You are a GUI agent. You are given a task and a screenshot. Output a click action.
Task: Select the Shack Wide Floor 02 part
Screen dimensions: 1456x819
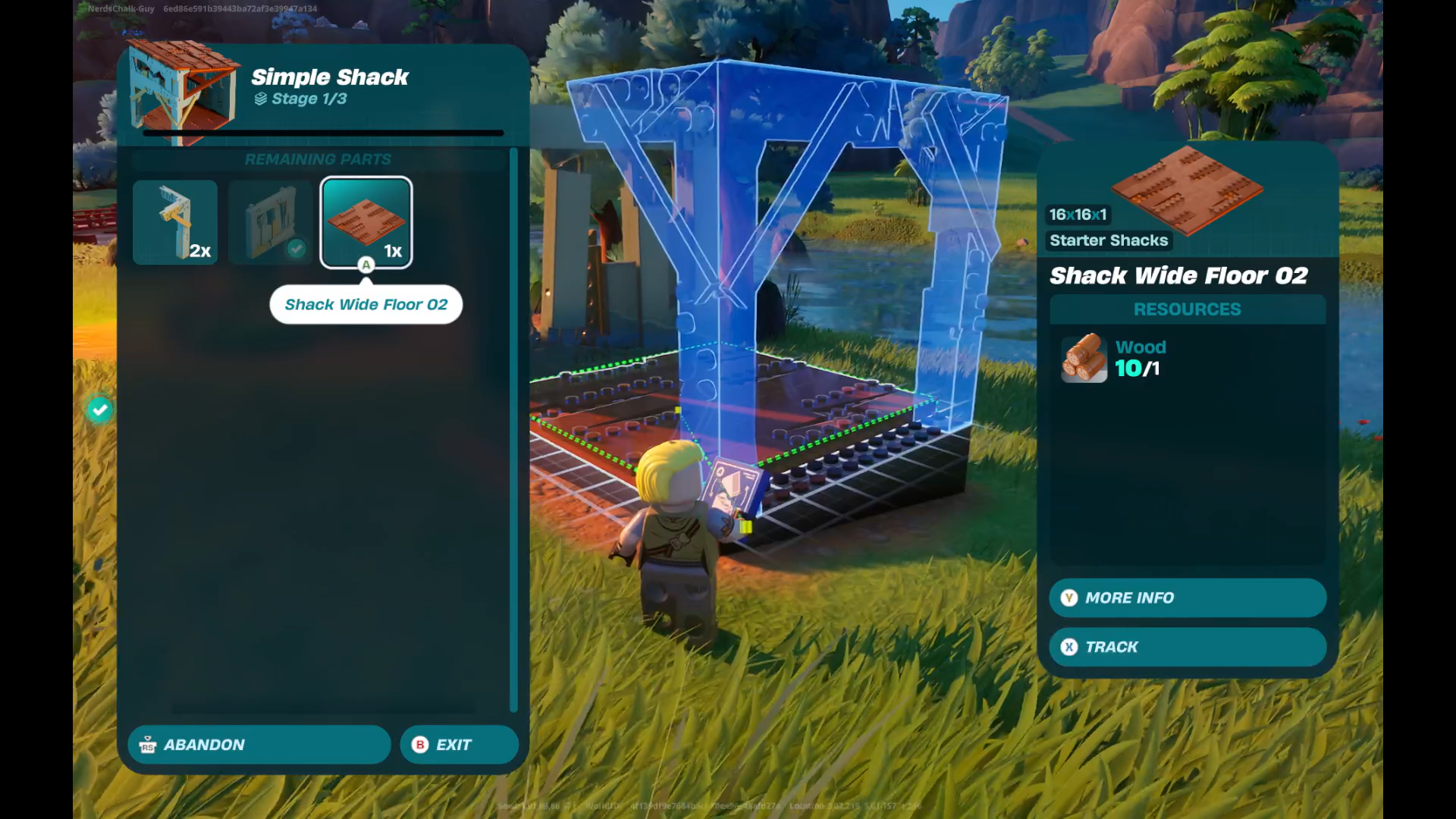tap(366, 221)
